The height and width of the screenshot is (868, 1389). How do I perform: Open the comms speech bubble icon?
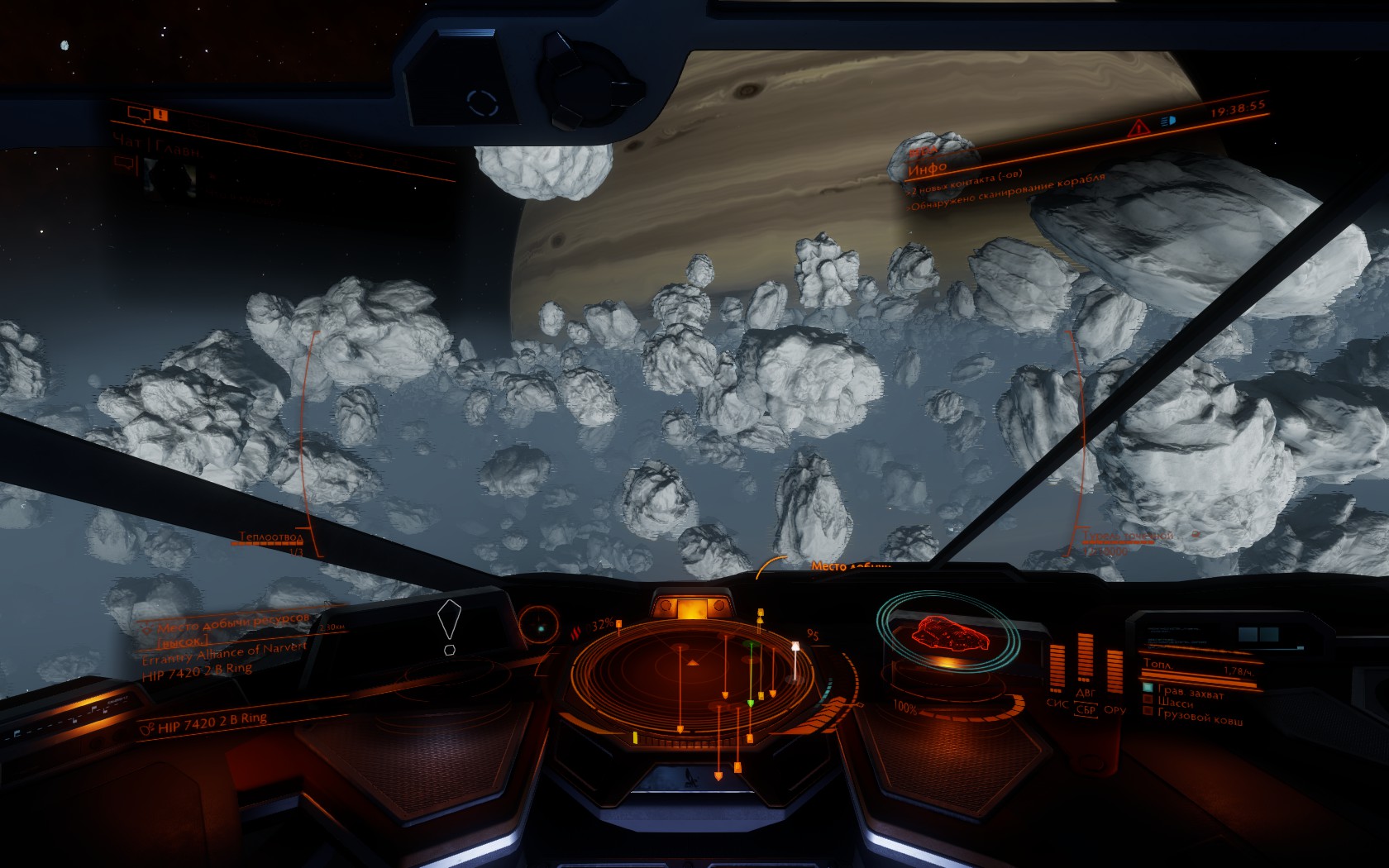(x=136, y=116)
